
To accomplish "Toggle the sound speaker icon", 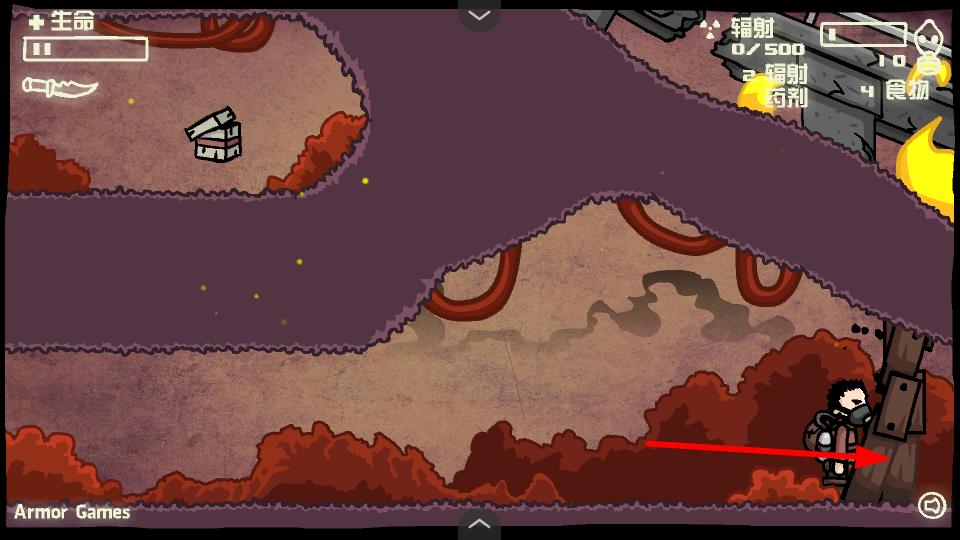I will pyautogui.click(x=931, y=506).
